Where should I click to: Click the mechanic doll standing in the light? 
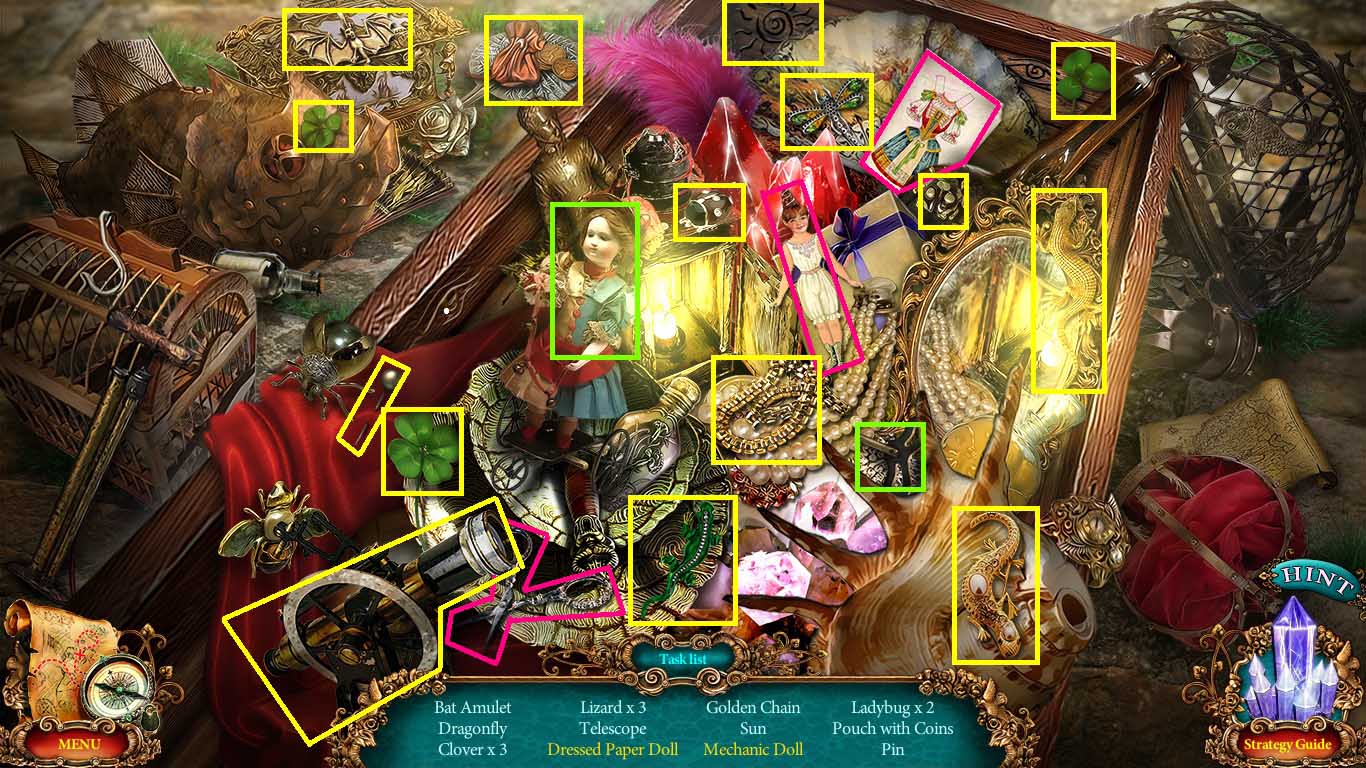595,285
